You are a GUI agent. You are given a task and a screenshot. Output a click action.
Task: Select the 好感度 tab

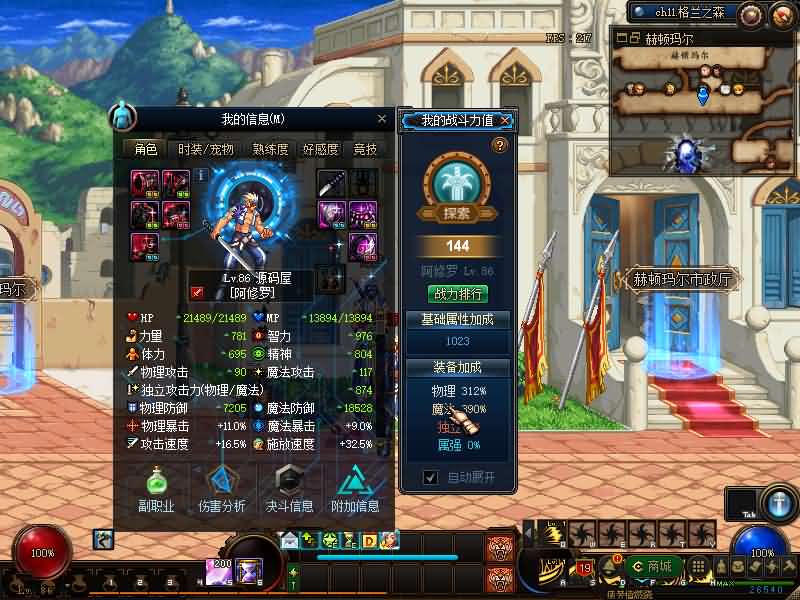pyautogui.click(x=321, y=150)
